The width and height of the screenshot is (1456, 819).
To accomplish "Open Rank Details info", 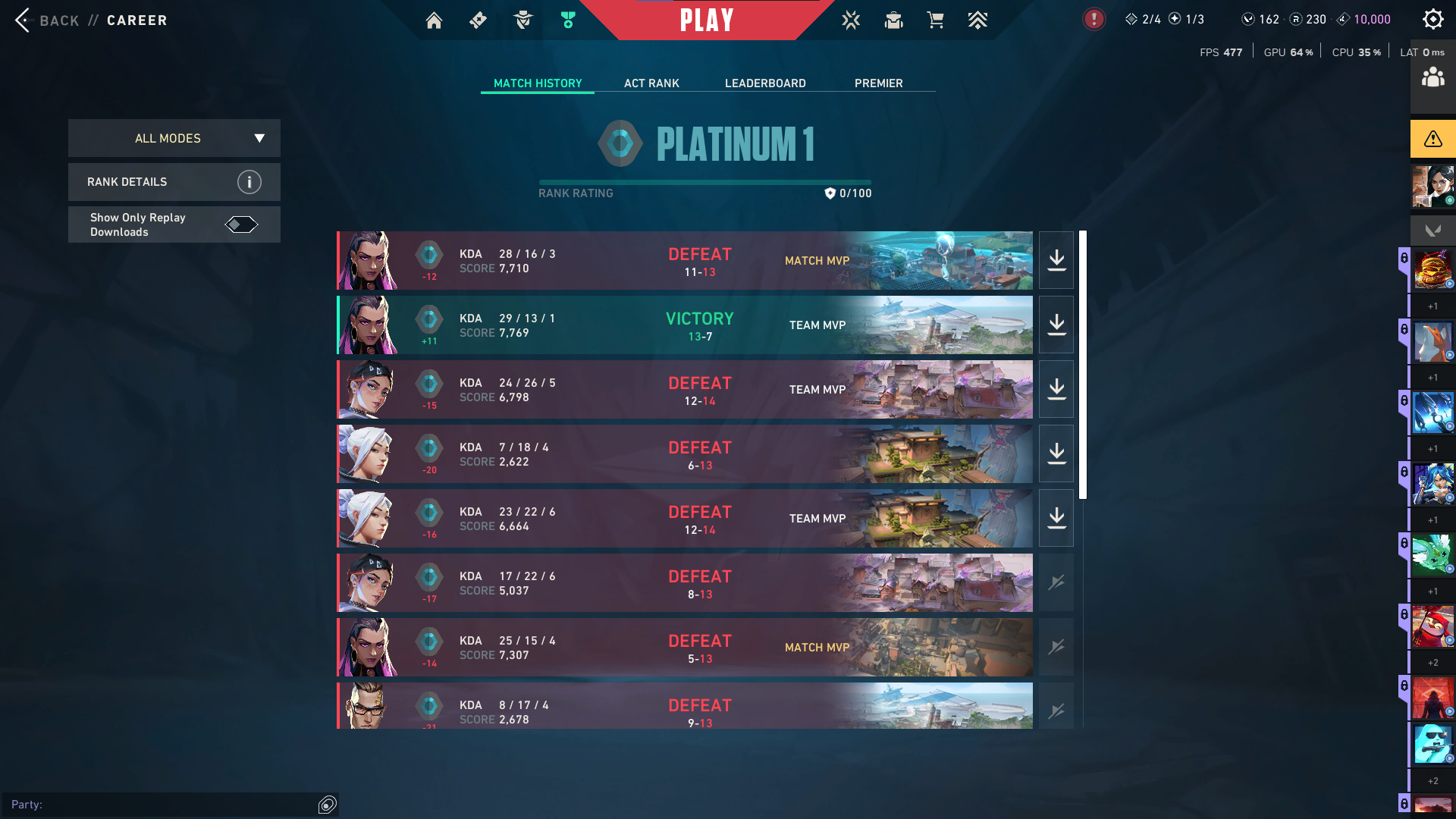I will (x=249, y=182).
